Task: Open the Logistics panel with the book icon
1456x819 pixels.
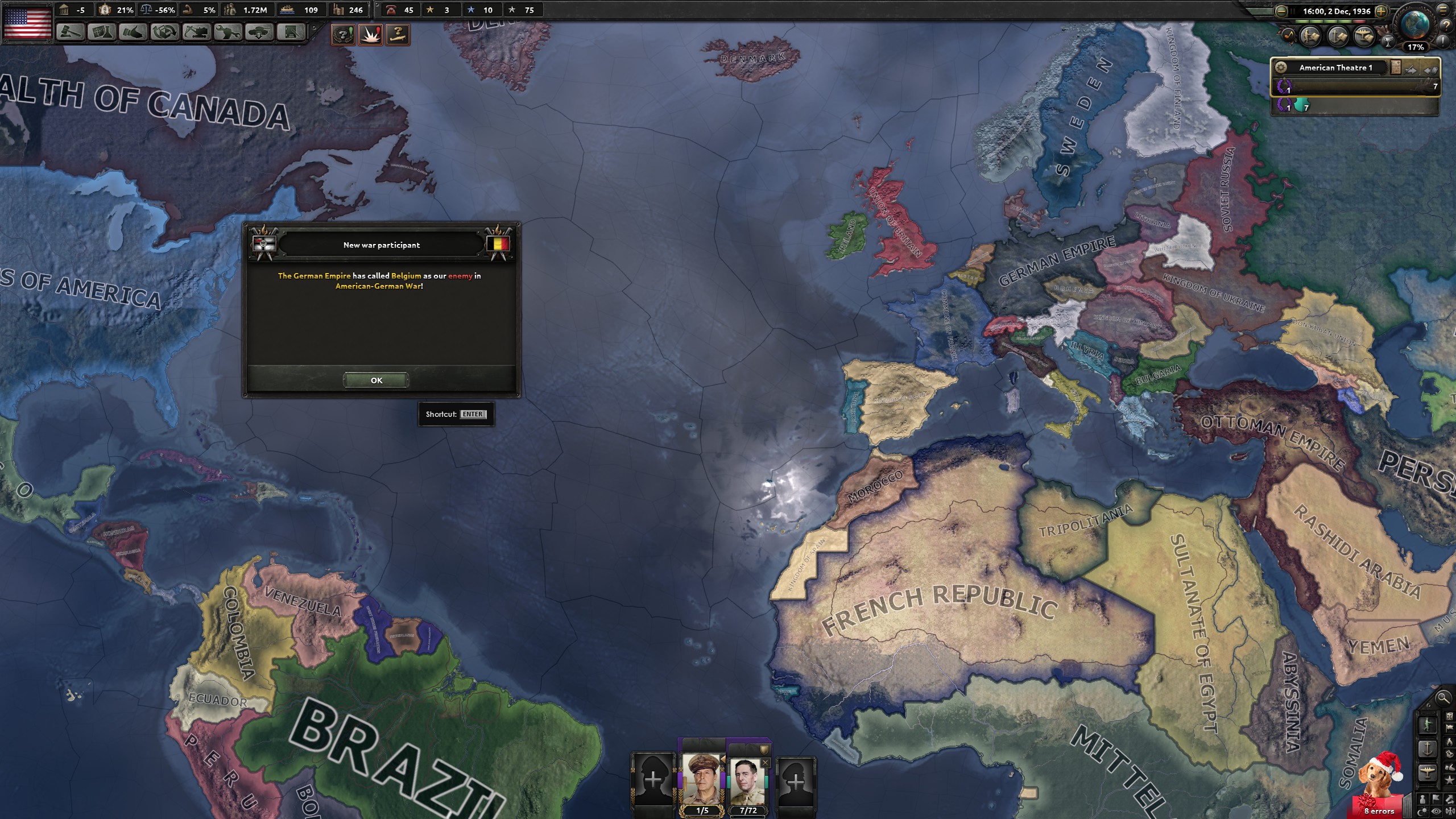Action: (290, 32)
